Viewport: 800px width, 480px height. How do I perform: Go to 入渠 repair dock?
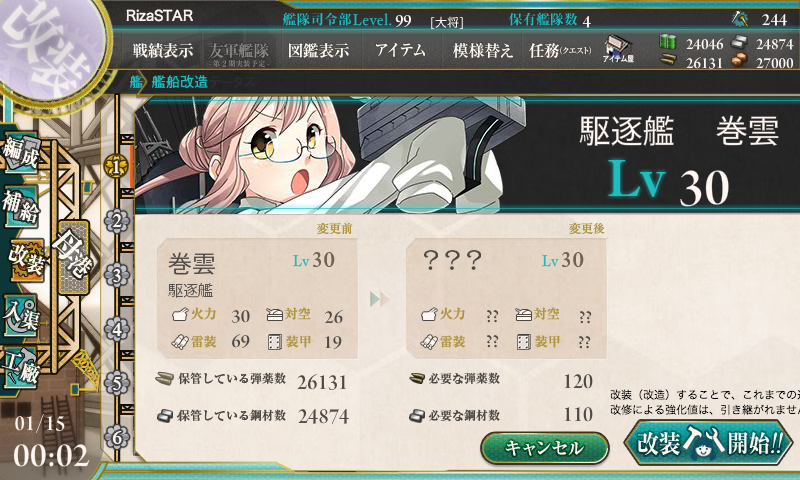22,312
